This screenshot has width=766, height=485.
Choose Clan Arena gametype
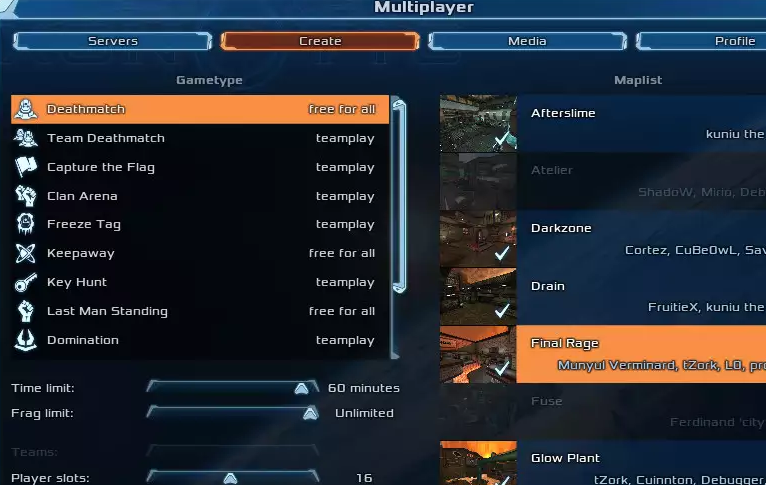pos(200,196)
